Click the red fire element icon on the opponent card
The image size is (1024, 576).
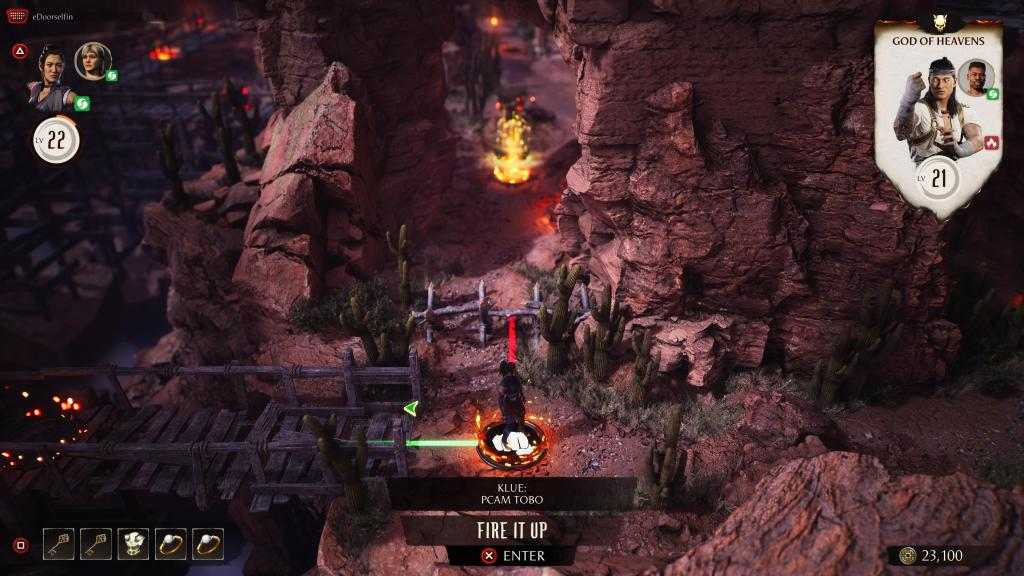click(x=992, y=142)
